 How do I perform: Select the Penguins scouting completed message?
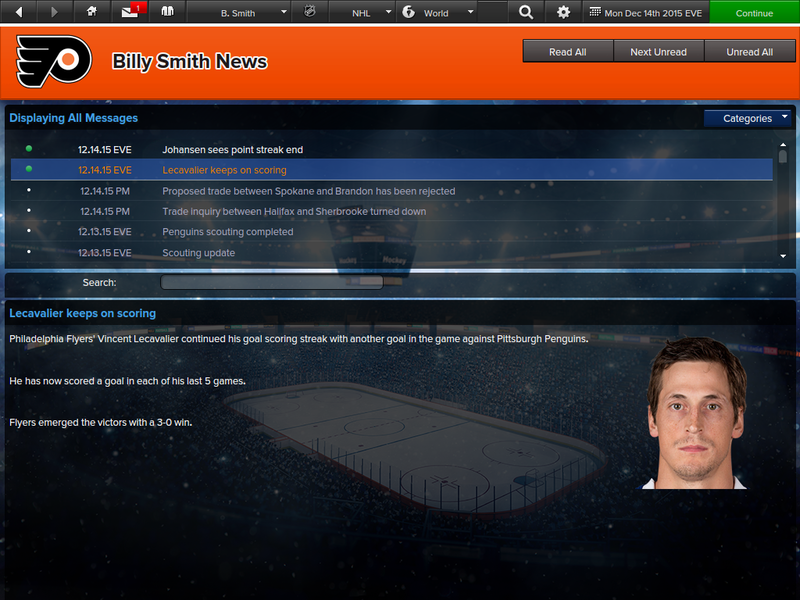228,232
